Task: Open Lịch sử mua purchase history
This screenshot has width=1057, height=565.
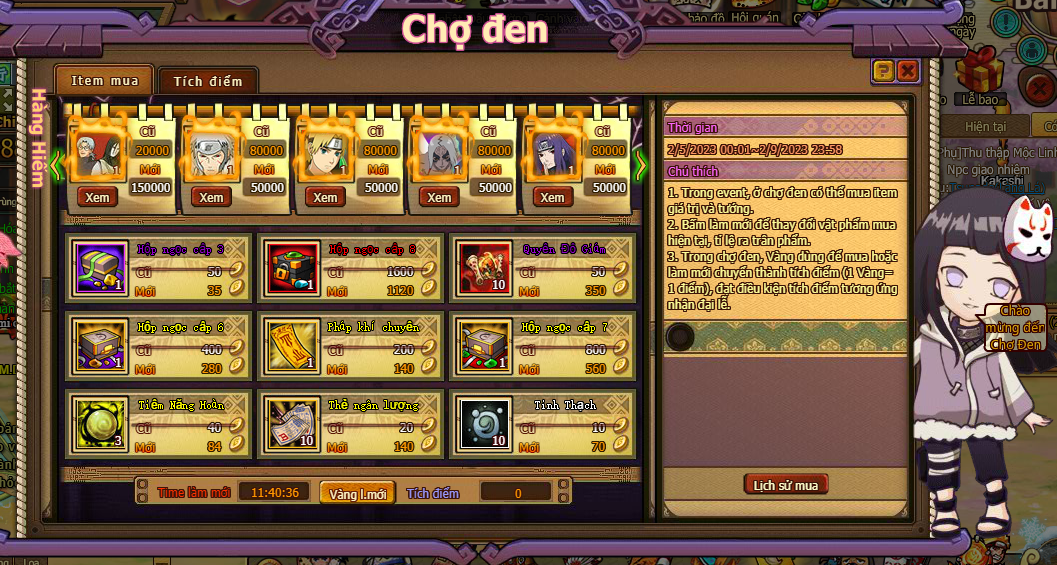Action: pyautogui.click(x=786, y=485)
